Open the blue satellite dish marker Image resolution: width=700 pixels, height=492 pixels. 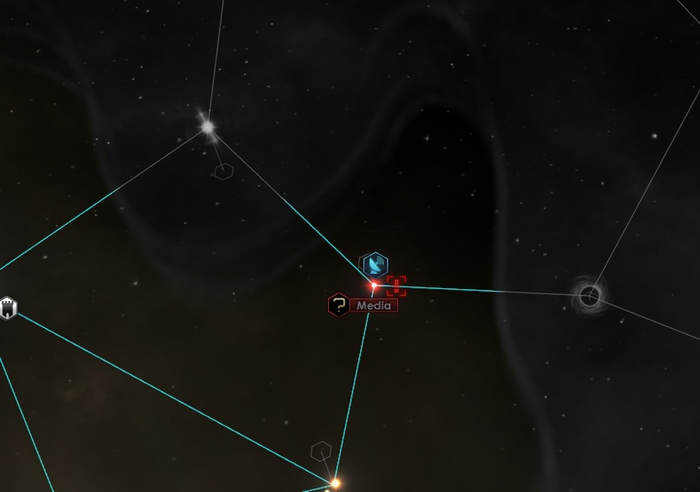point(373,264)
